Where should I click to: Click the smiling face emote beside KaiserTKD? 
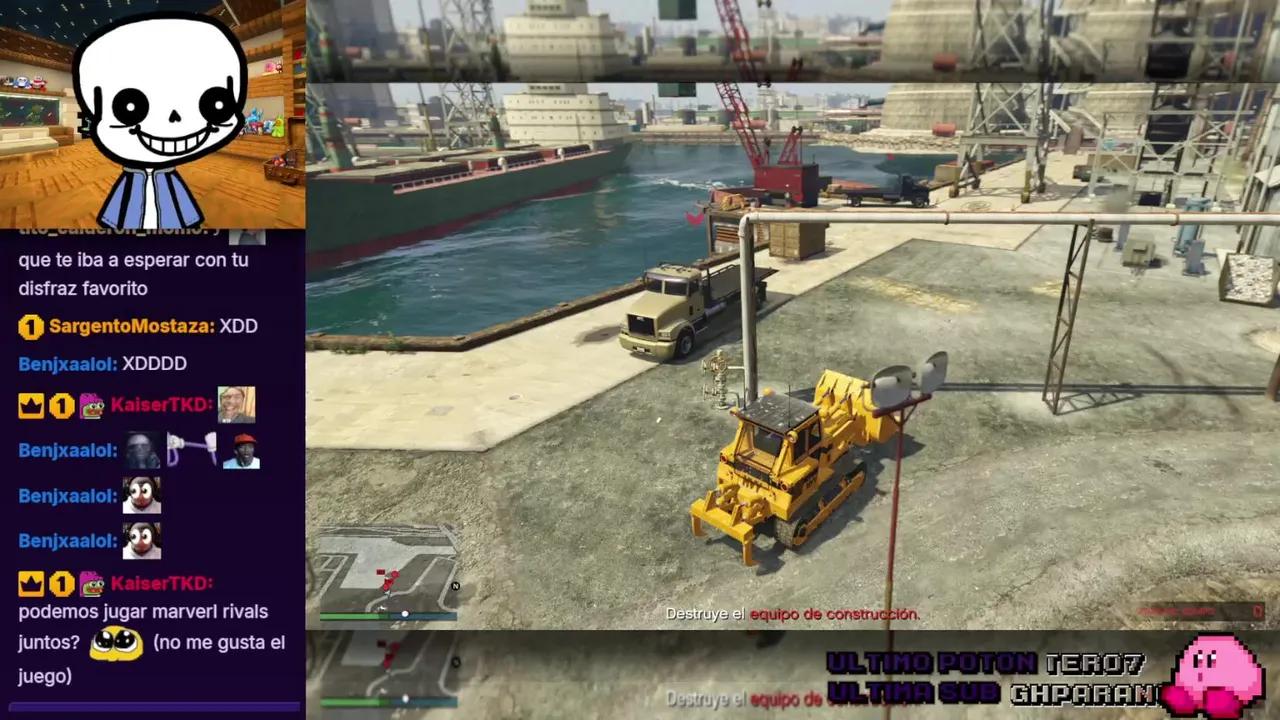238,404
